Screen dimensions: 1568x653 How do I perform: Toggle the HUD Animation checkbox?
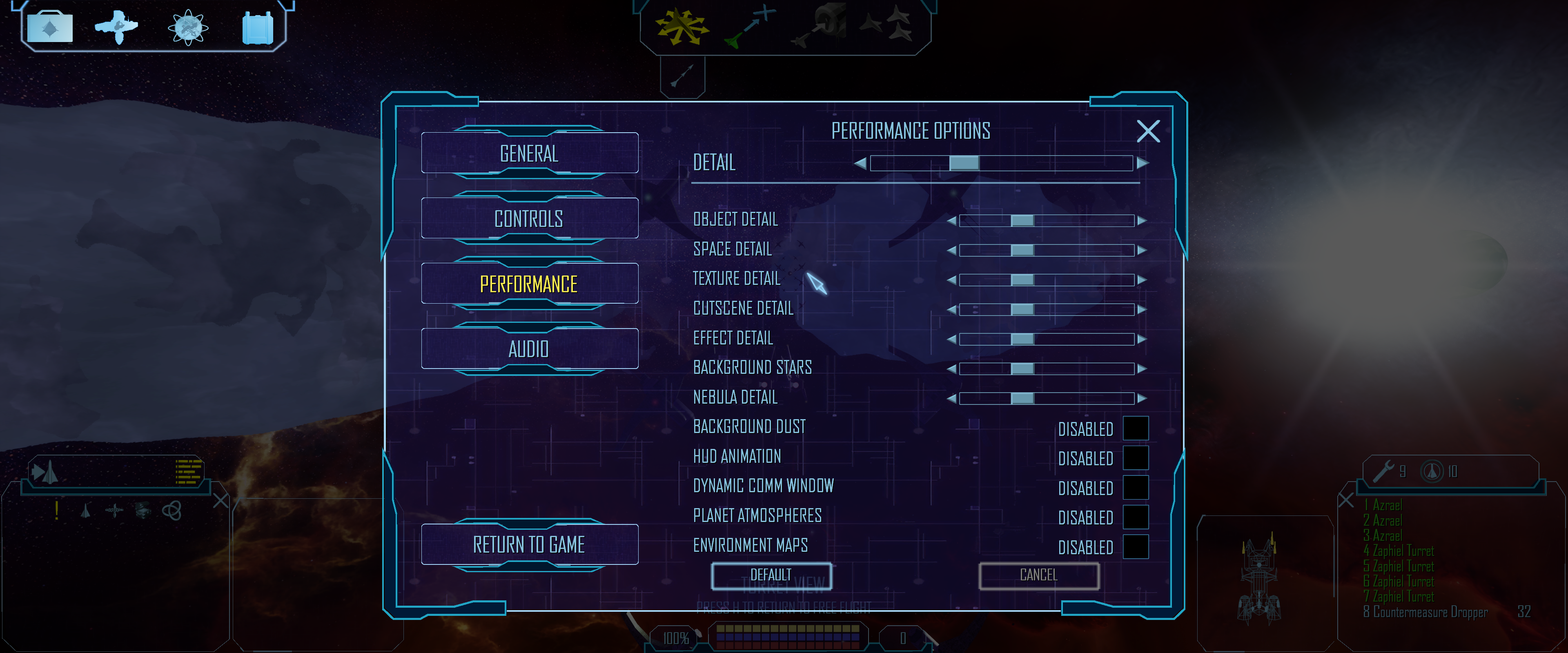coord(1135,458)
